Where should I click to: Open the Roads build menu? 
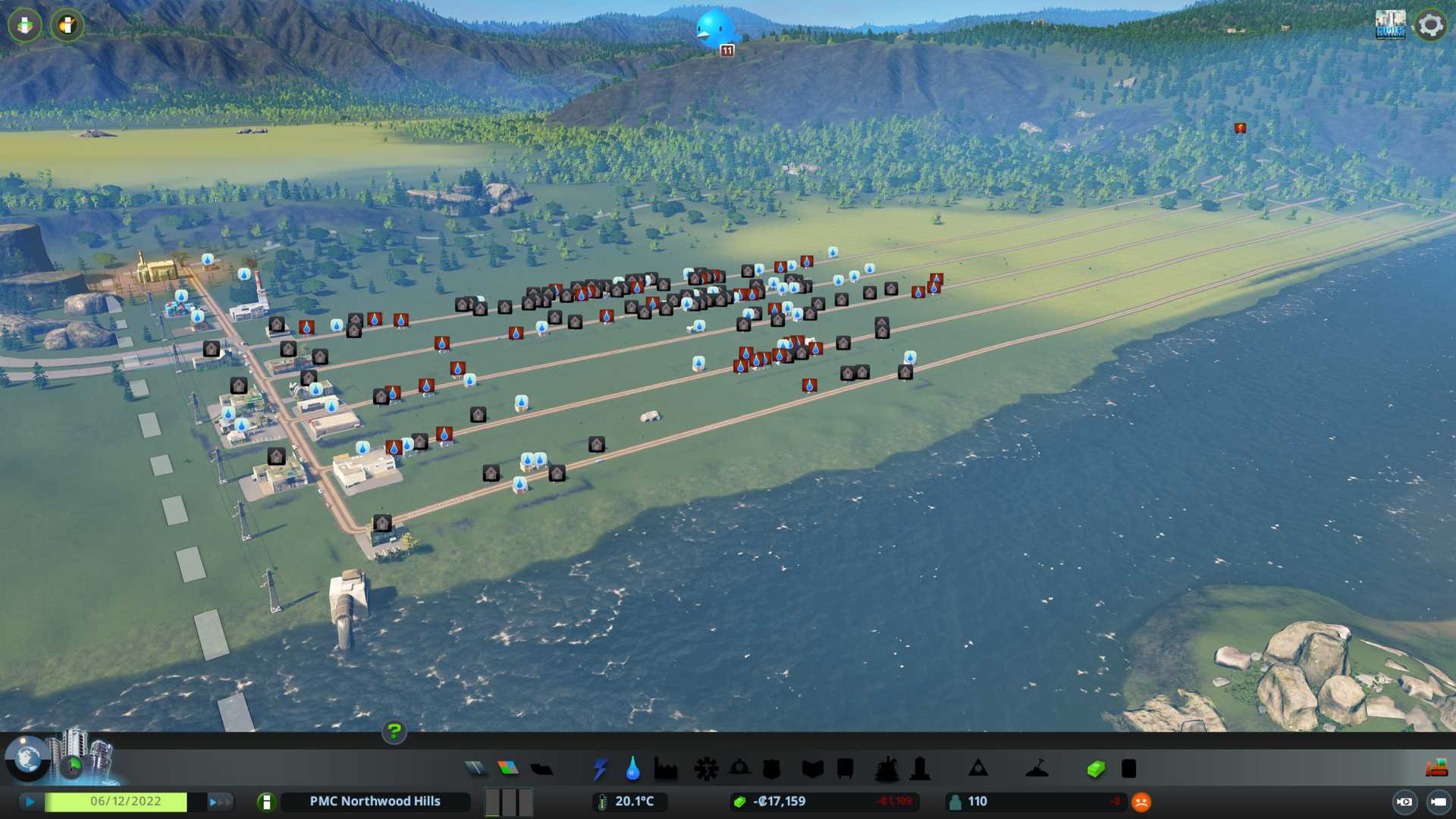pyautogui.click(x=475, y=769)
